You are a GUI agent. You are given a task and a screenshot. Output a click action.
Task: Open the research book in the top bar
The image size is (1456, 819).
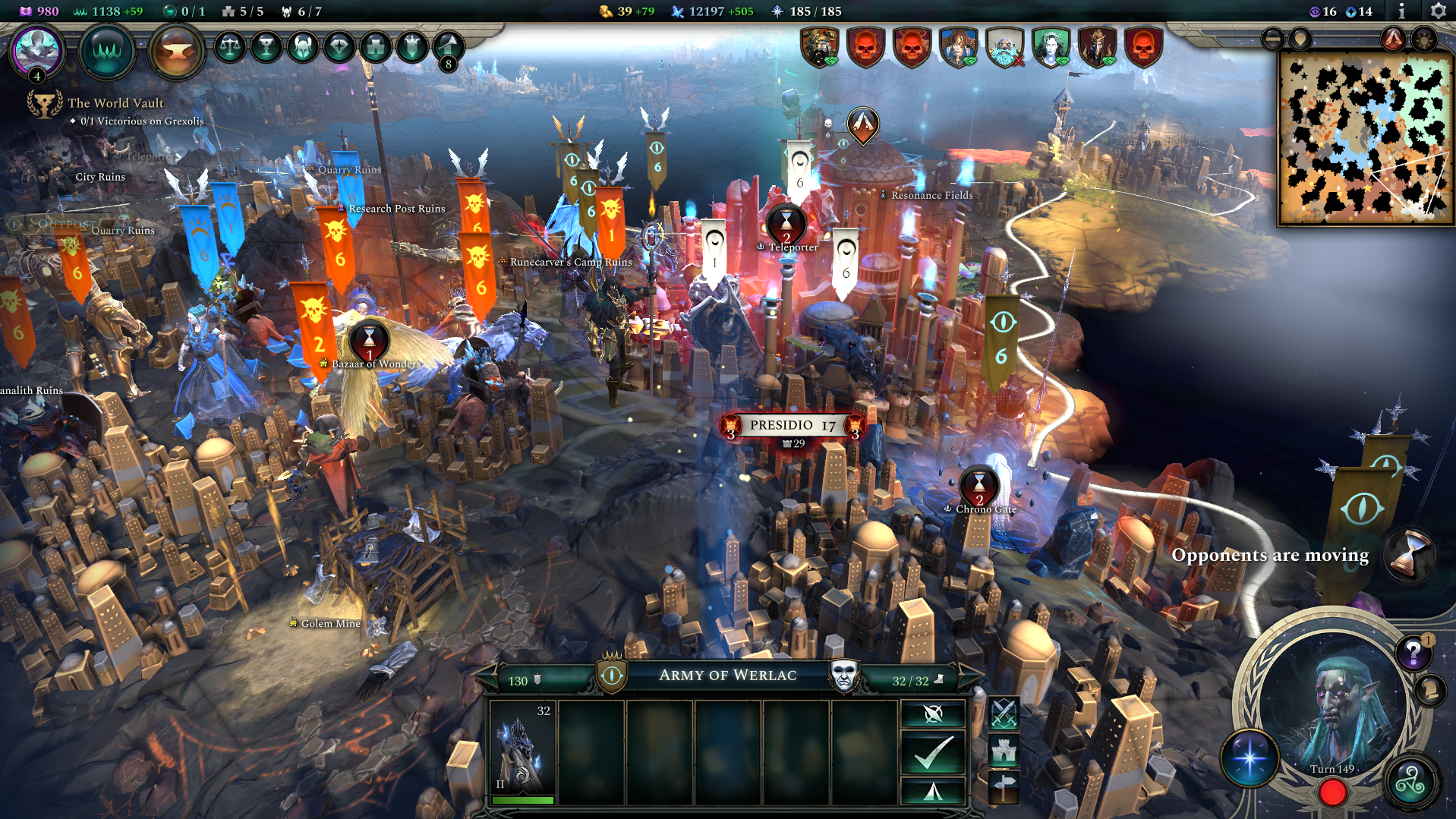106,51
